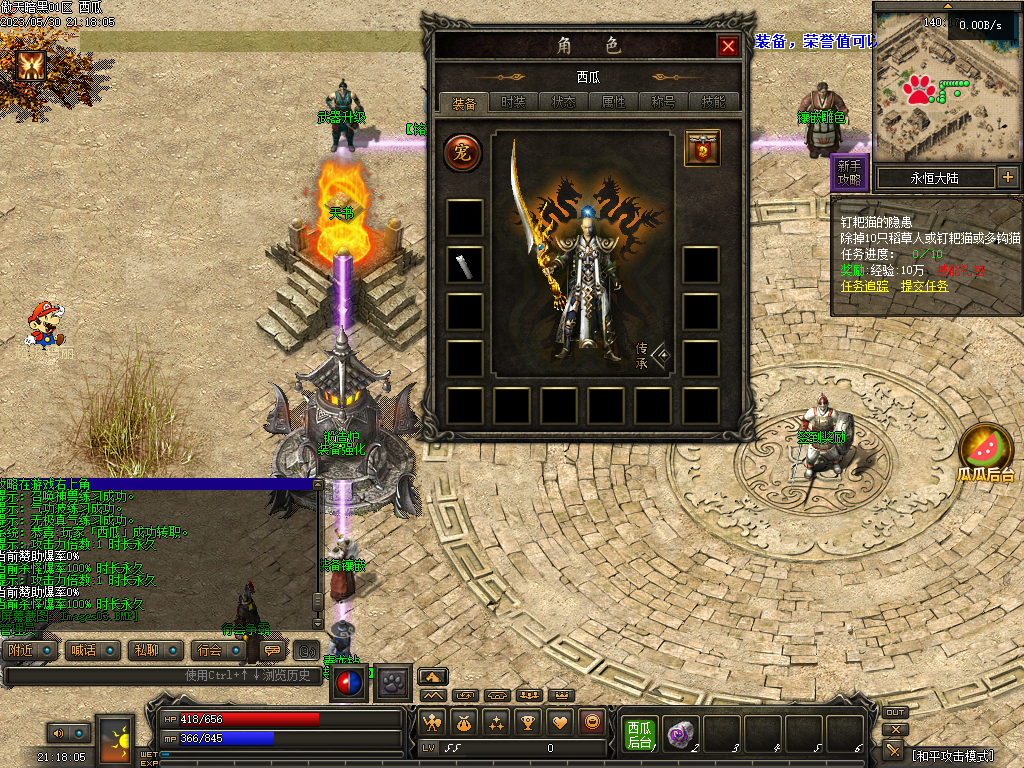Click the round 宠 pet button
This screenshot has width=1024, height=768.
463,152
